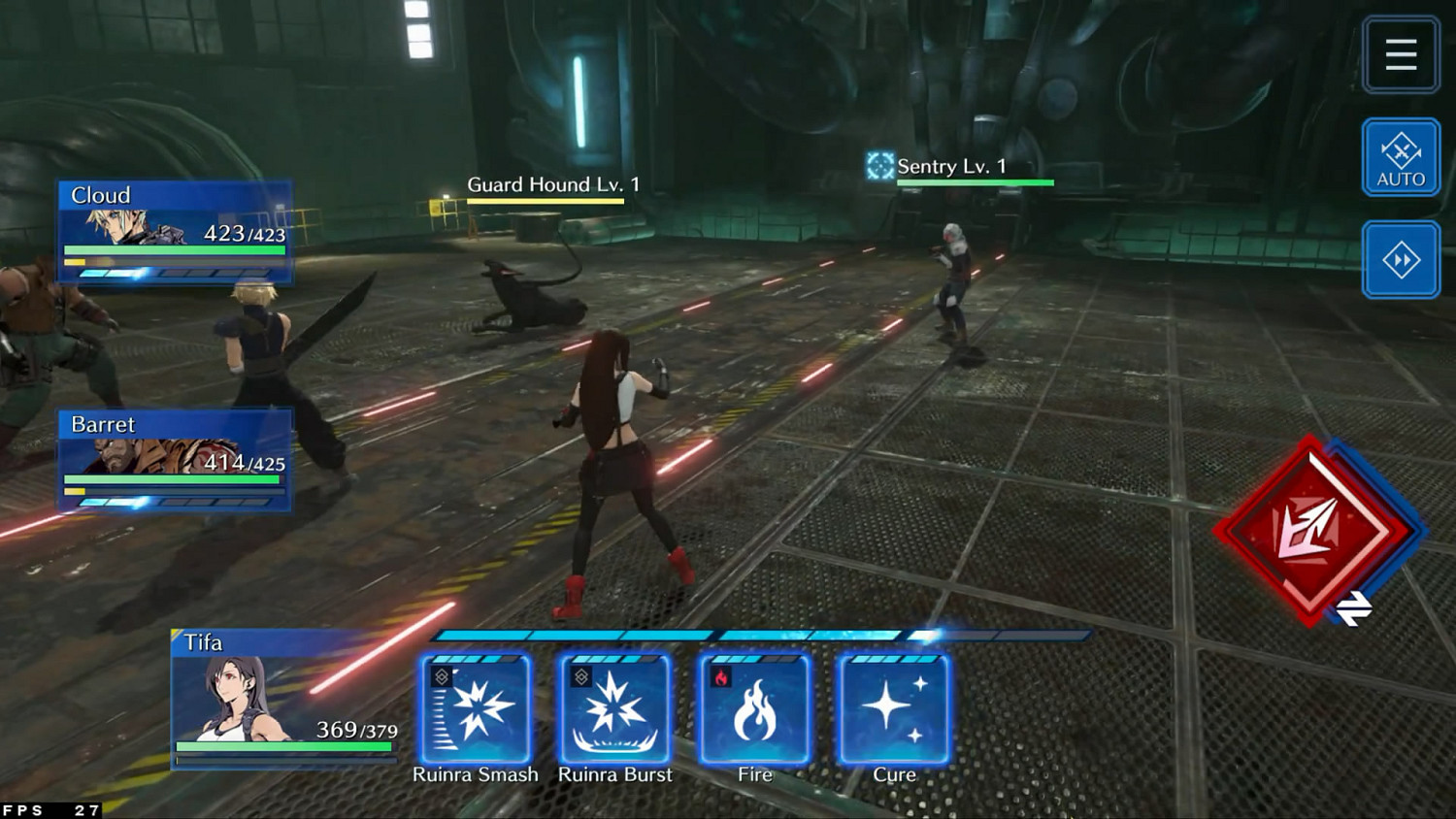Screen dimensions: 1456x819
Task: Select Tifa's character portrait panel
Action: [284, 699]
